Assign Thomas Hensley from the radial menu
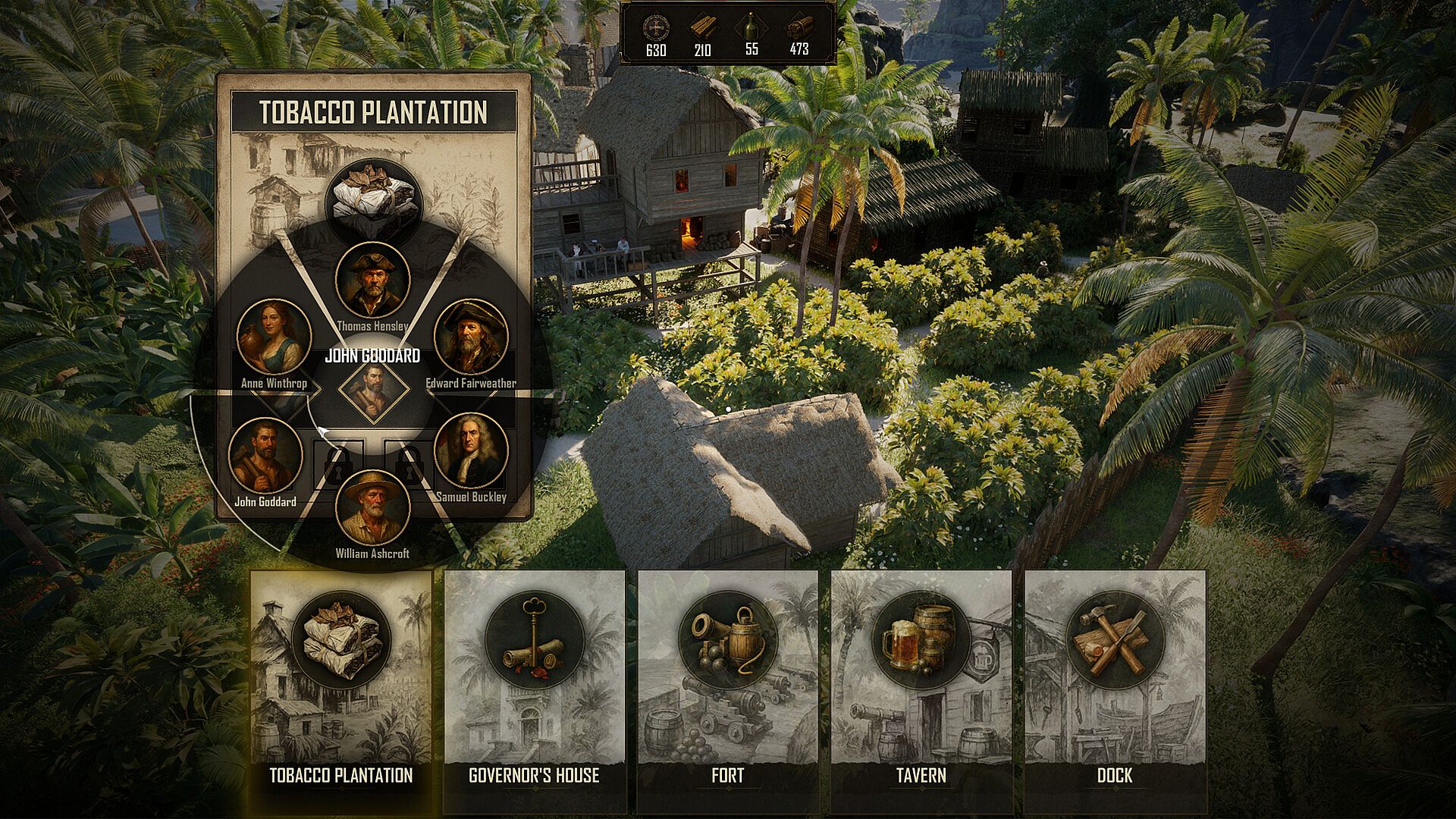1456x819 pixels. tap(372, 280)
